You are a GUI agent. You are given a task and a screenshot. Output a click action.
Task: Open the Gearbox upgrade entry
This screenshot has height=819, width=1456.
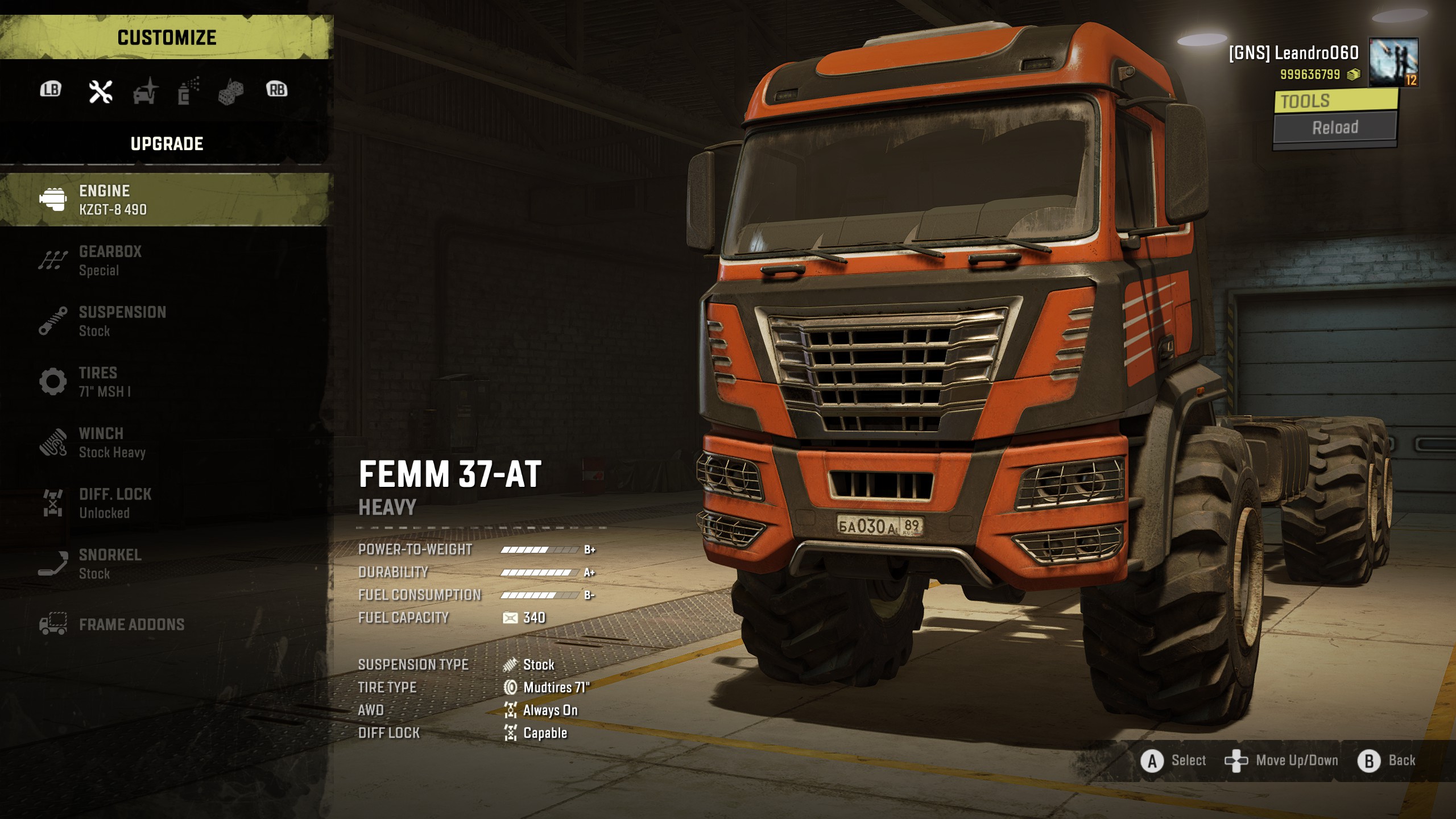coord(165,260)
